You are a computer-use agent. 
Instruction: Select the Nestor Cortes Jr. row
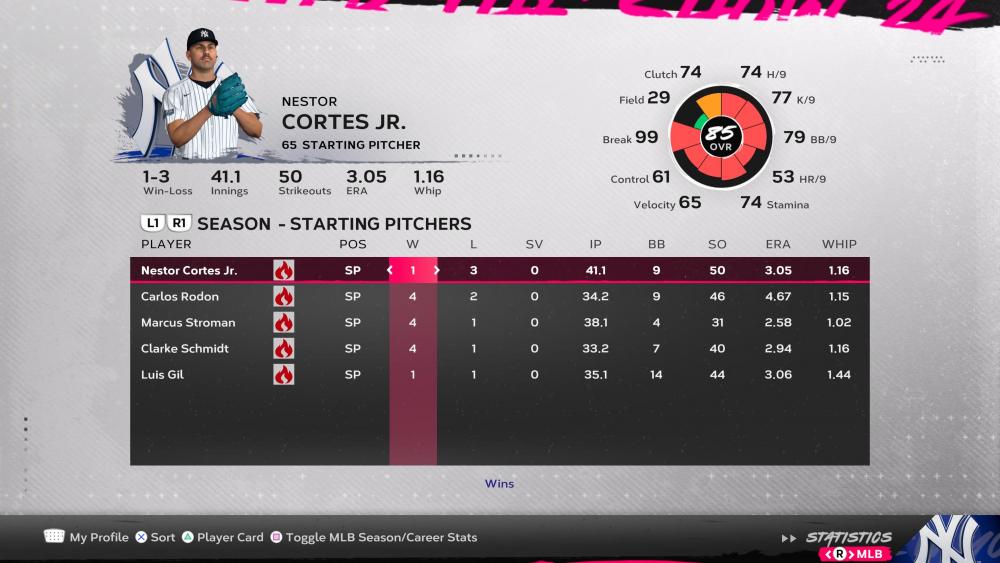189,270
